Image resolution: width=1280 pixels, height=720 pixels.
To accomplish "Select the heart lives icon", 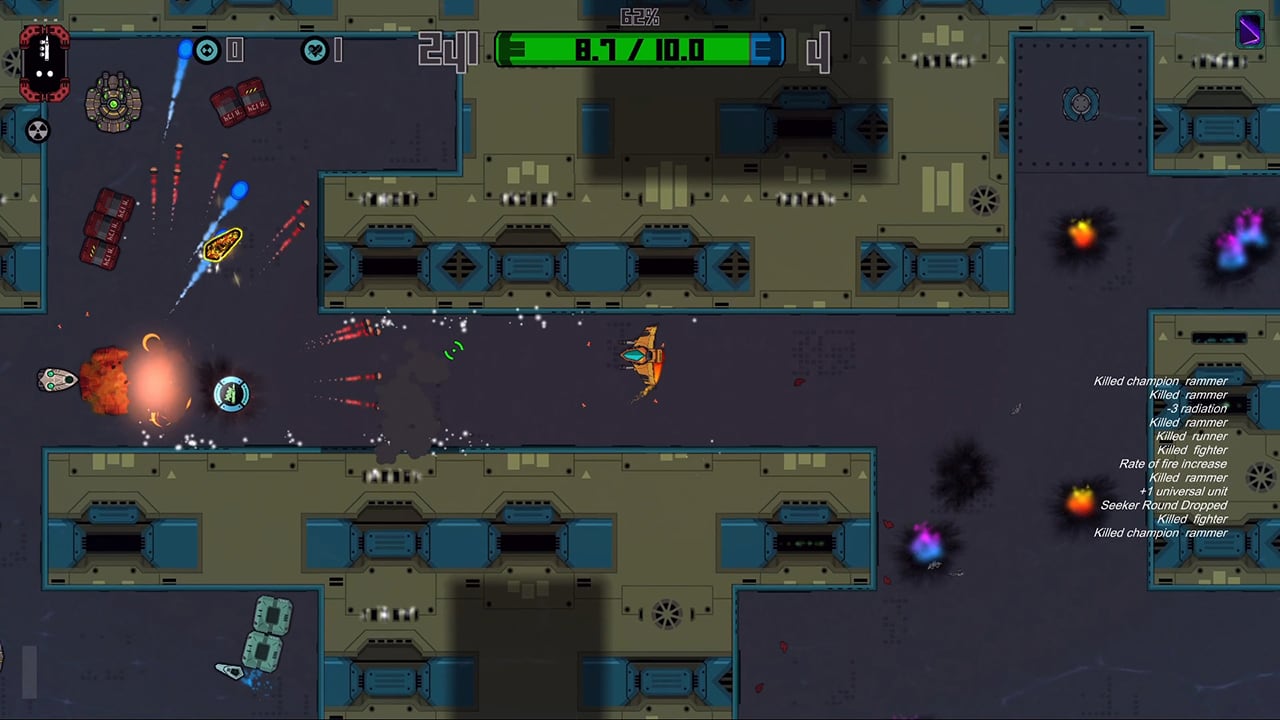I will click(x=317, y=50).
